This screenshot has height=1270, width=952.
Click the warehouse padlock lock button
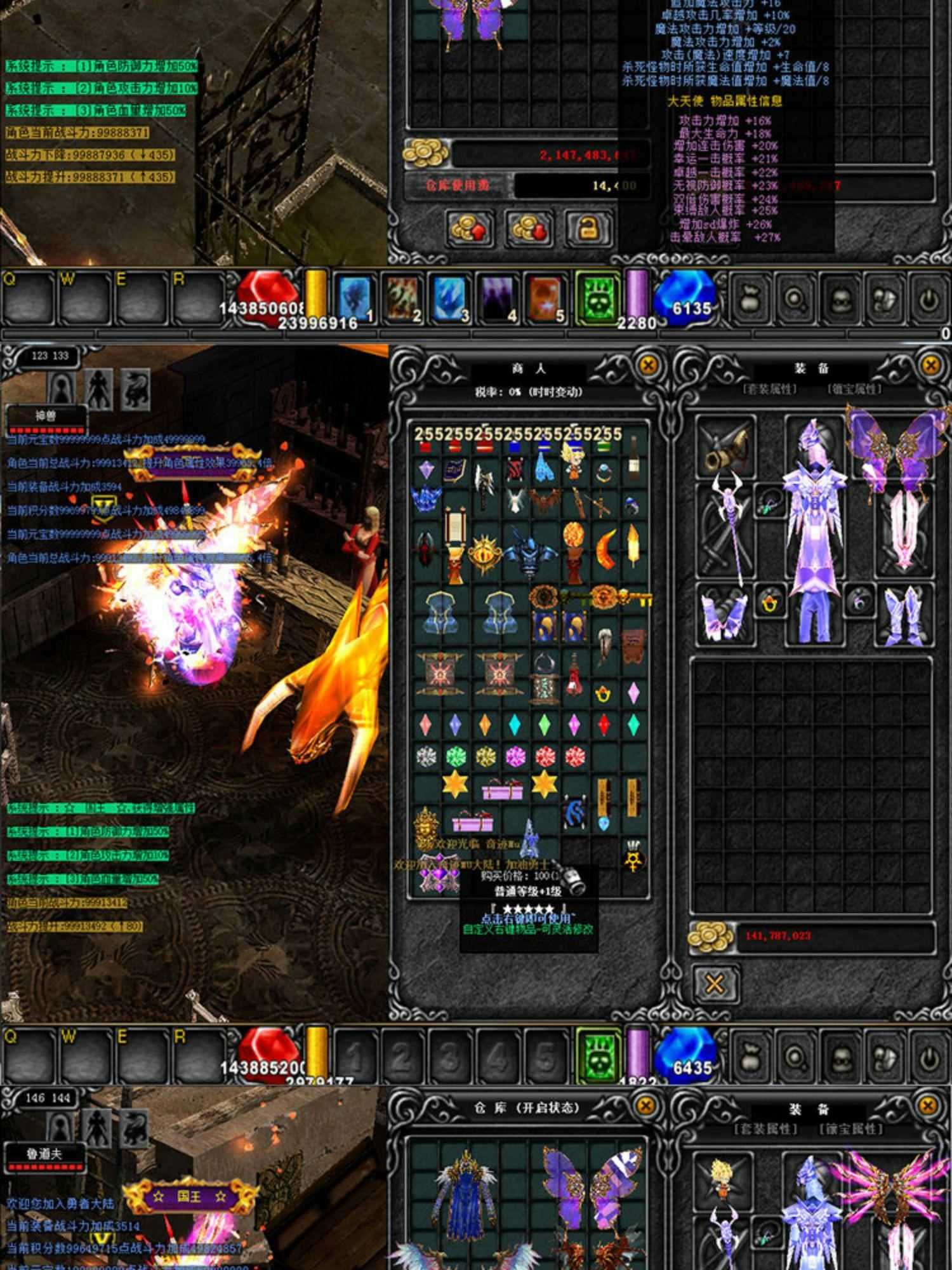588,229
